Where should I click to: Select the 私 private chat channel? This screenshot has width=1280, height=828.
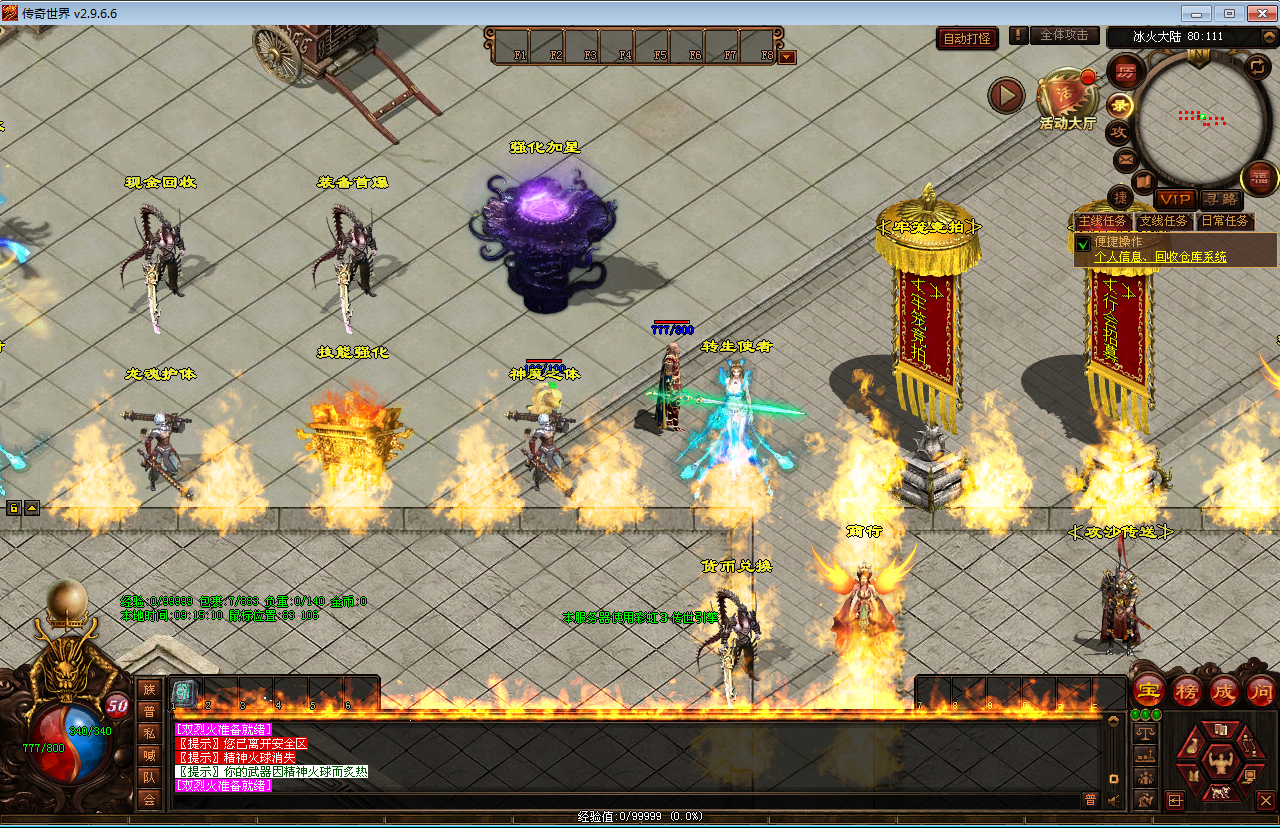pyautogui.click(x=149, y=733)
